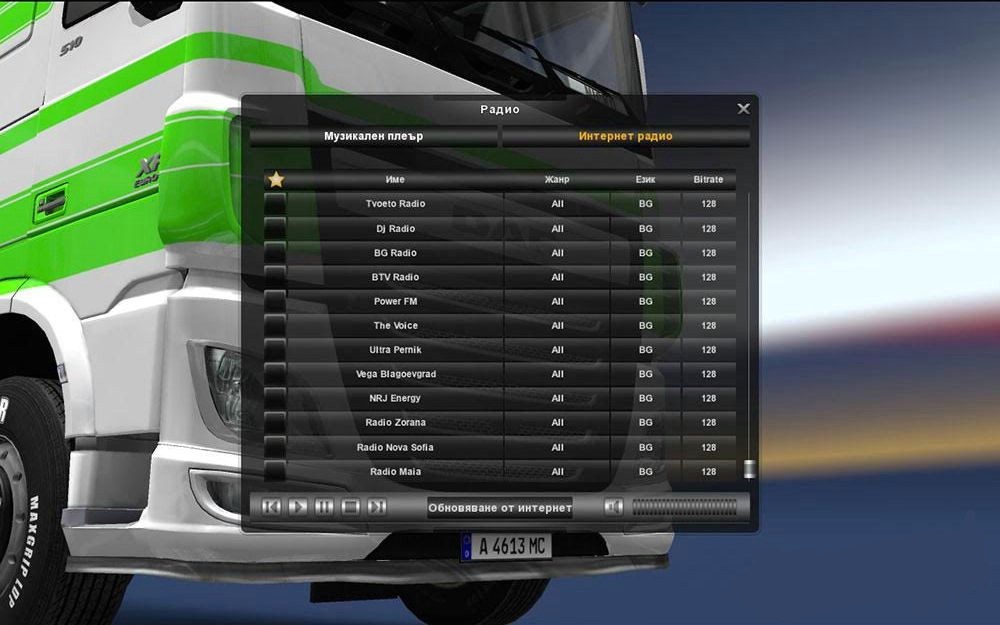Screen dimensions: 1000x625
Task: Pick the BG Radio station row
Action: [395, 253]
